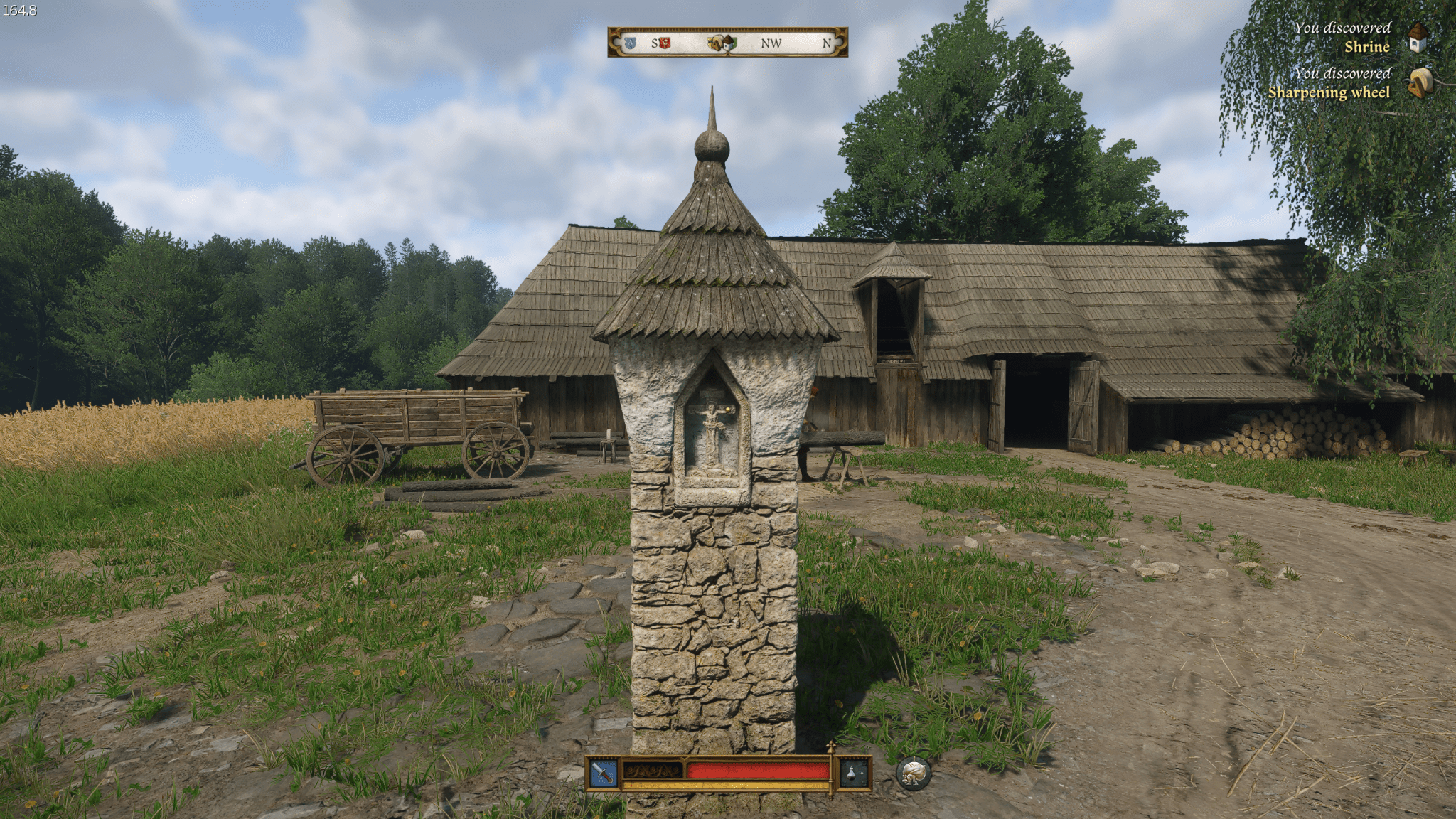
Task: Click the sharpening wheel marker on the compass
Action: point(713,43)
